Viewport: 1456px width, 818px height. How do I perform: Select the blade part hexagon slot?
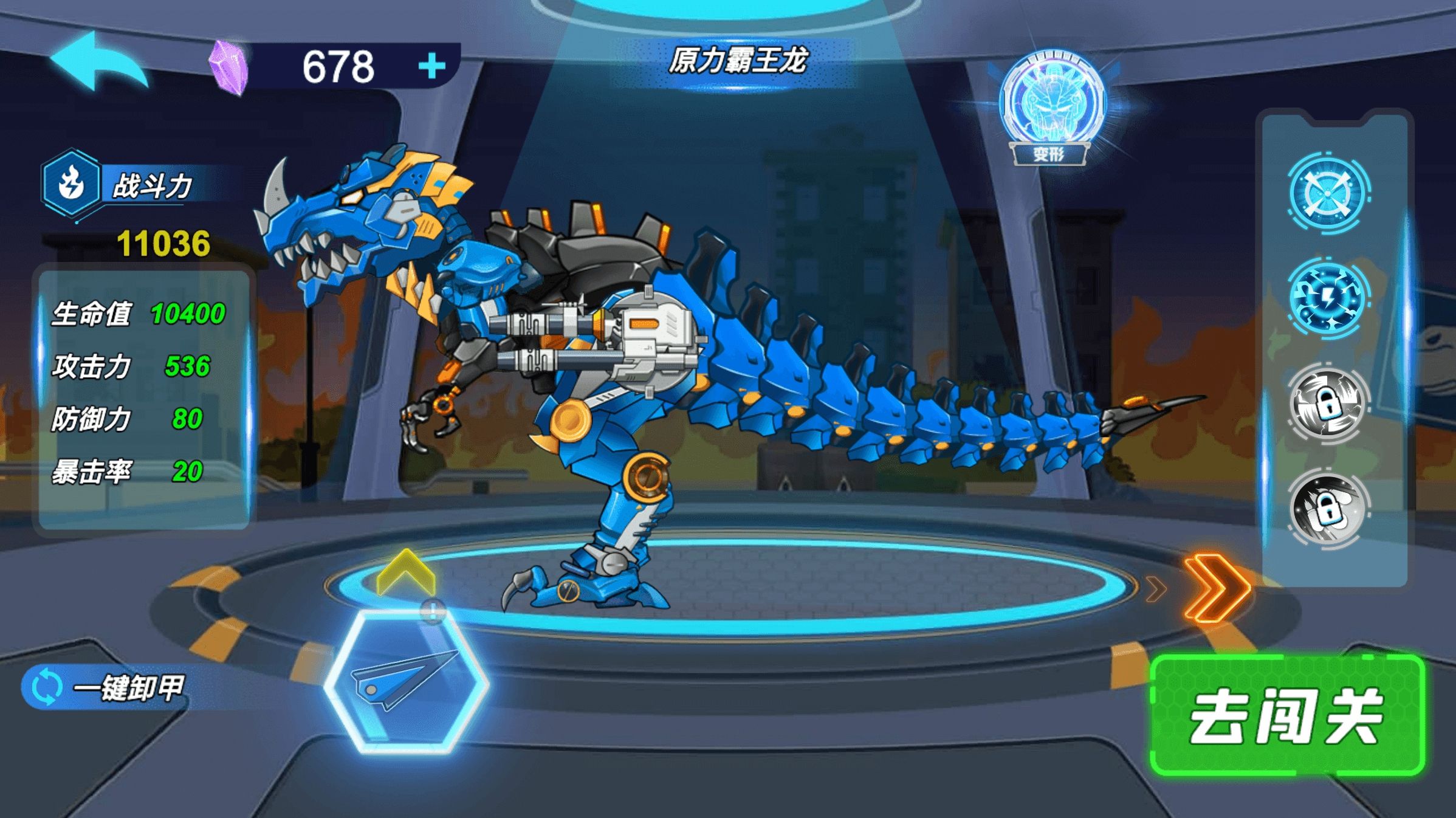coord(406,682)
